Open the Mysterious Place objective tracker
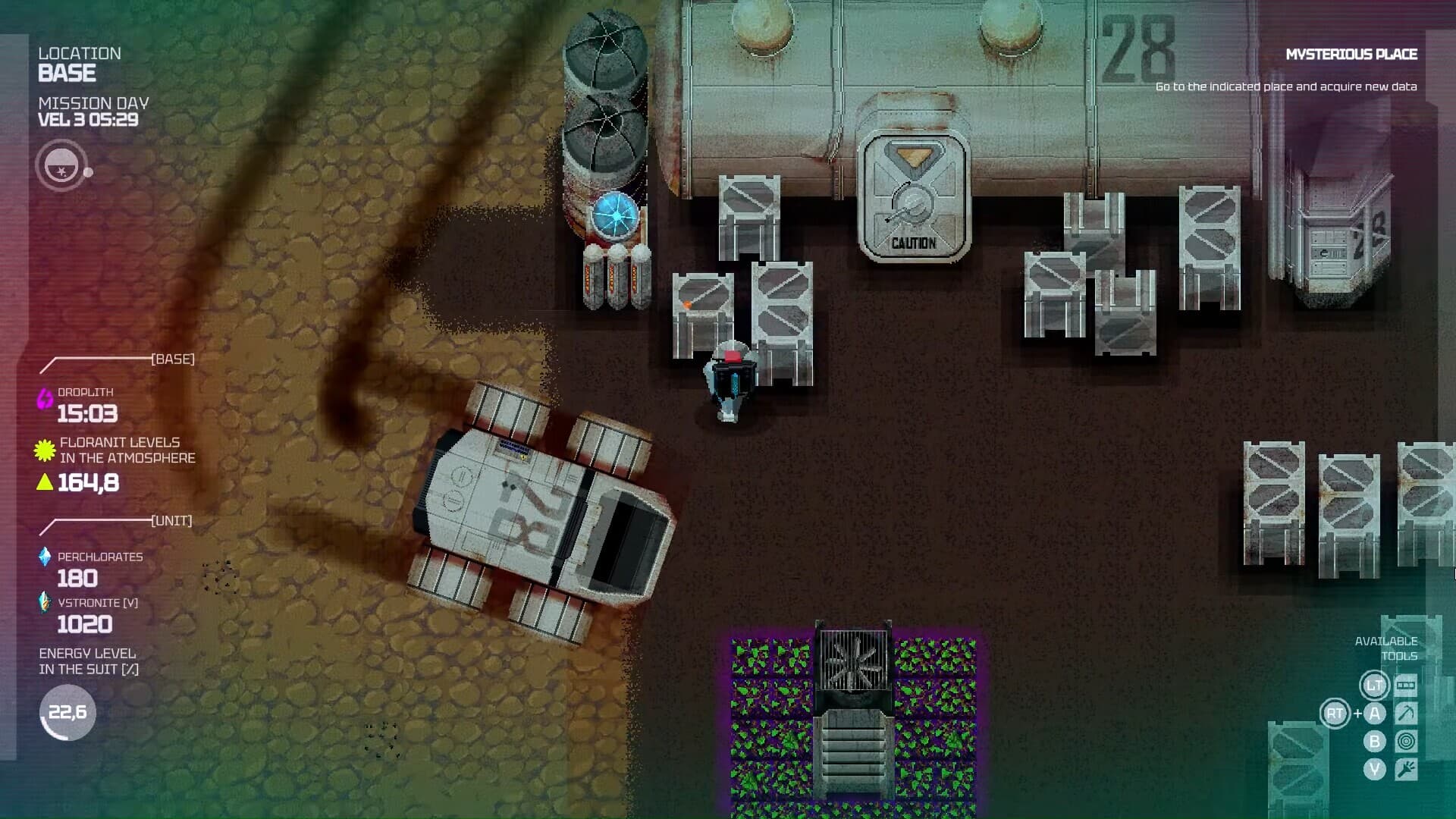The height and width of the screenshot is (819, 1456). point(1351,55)
